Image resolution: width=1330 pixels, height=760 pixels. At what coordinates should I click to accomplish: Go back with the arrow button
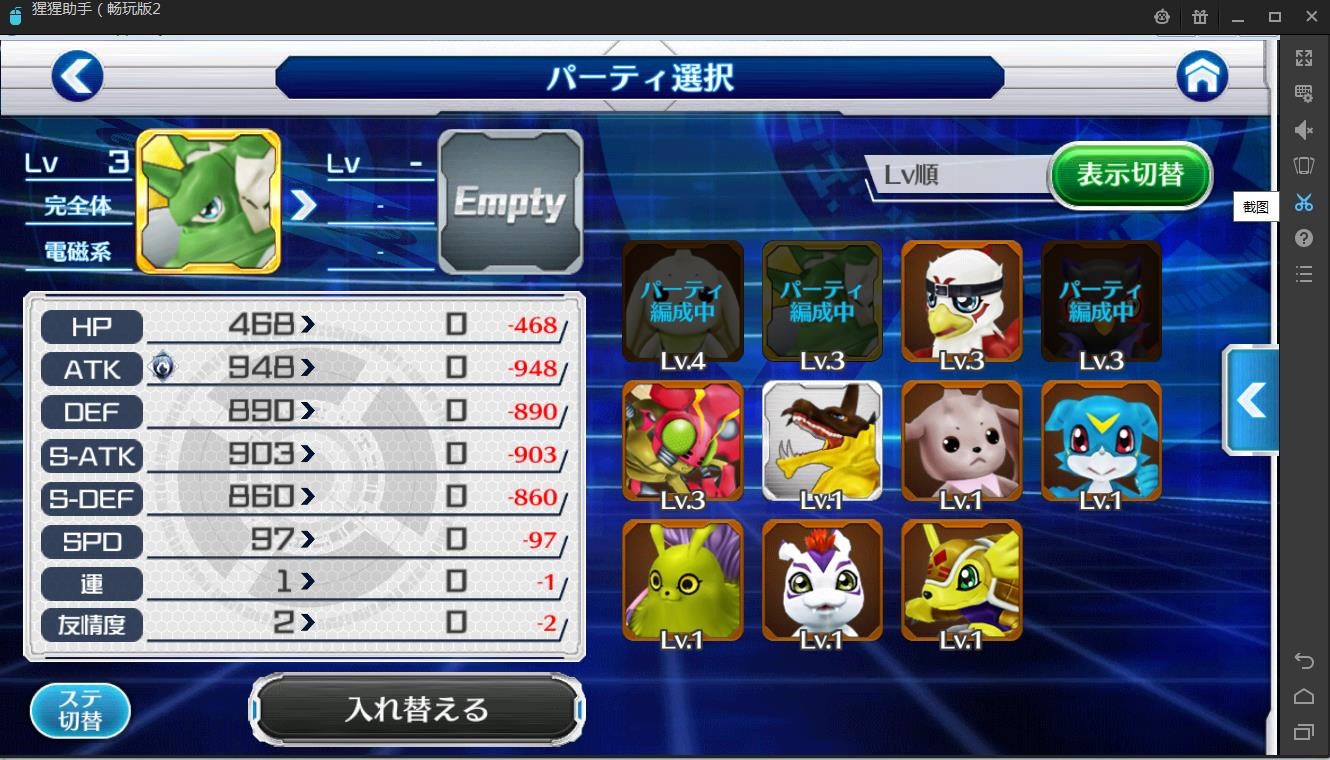[x=77, y=76]
